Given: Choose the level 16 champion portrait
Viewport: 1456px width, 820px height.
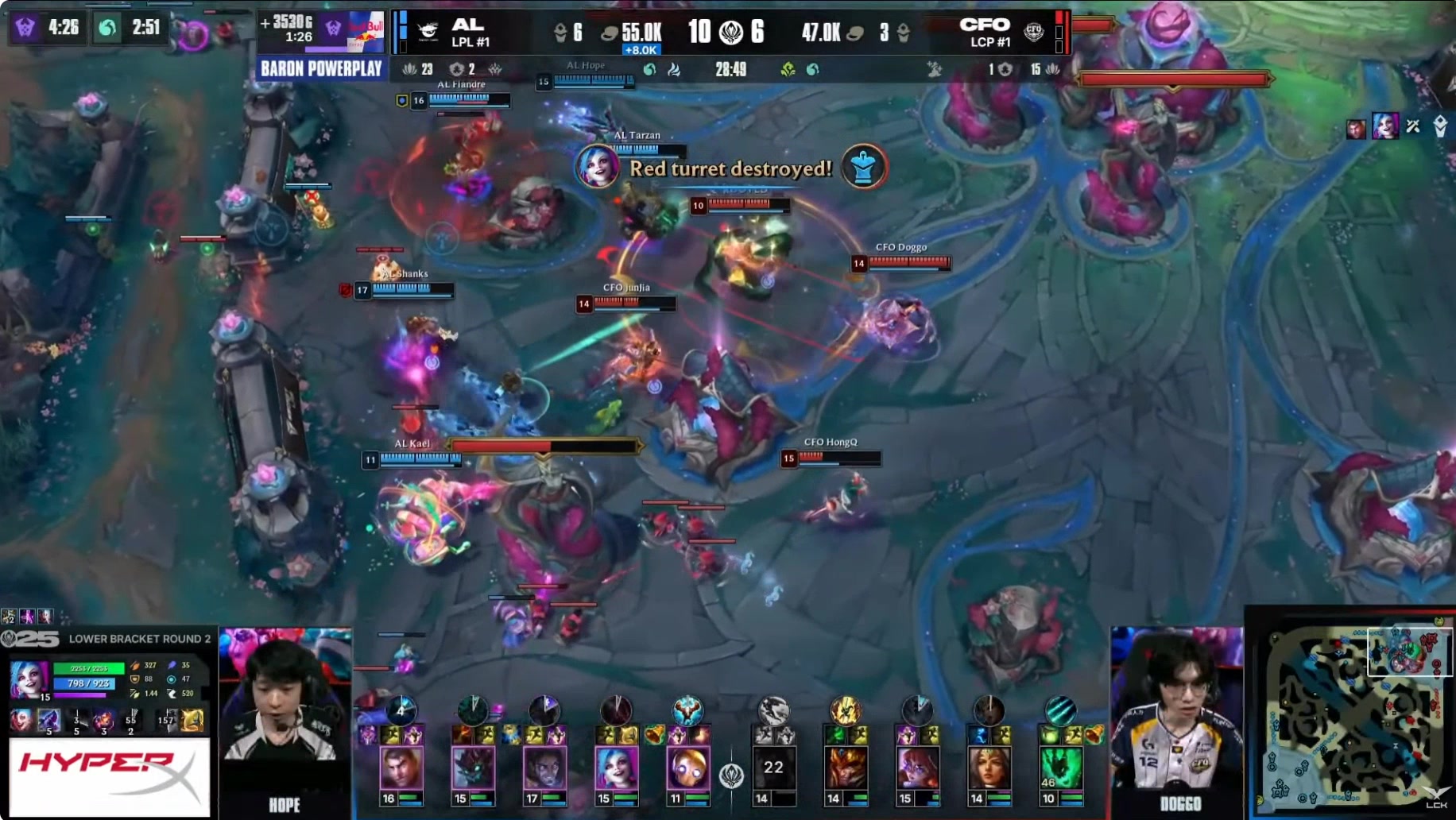Looking at the screenshot, I should coord(401,768).
